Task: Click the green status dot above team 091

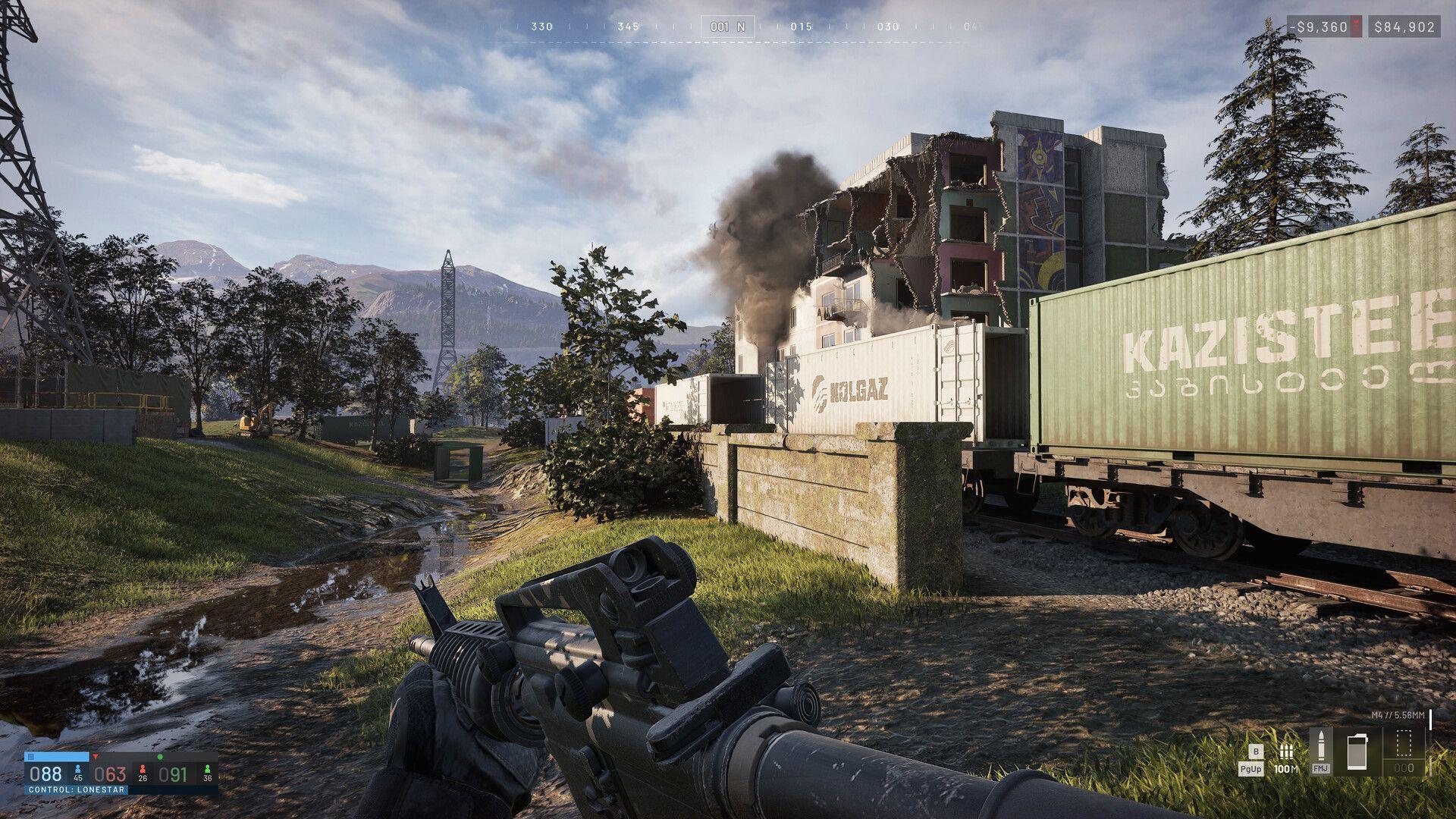Action: [x=160, y=757]
